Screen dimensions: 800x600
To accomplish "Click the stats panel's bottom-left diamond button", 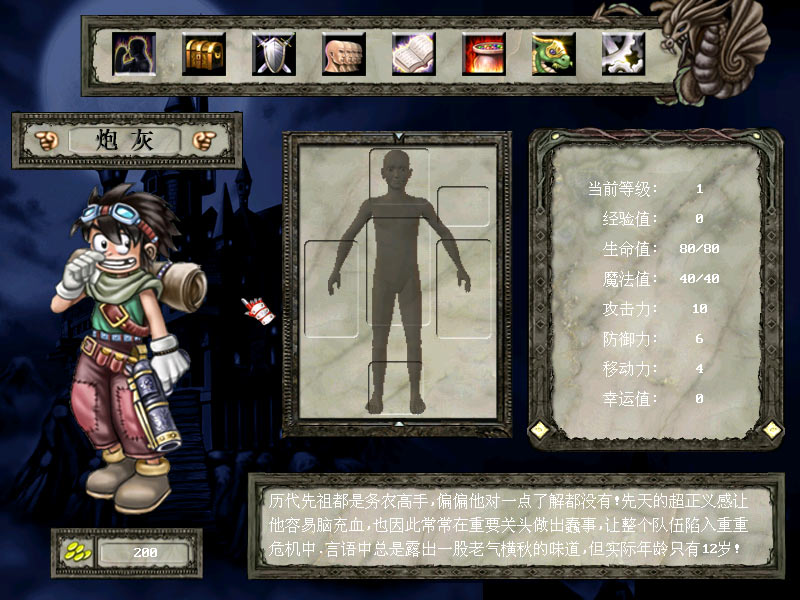I will pyautogui.click(x=540, y=429).
